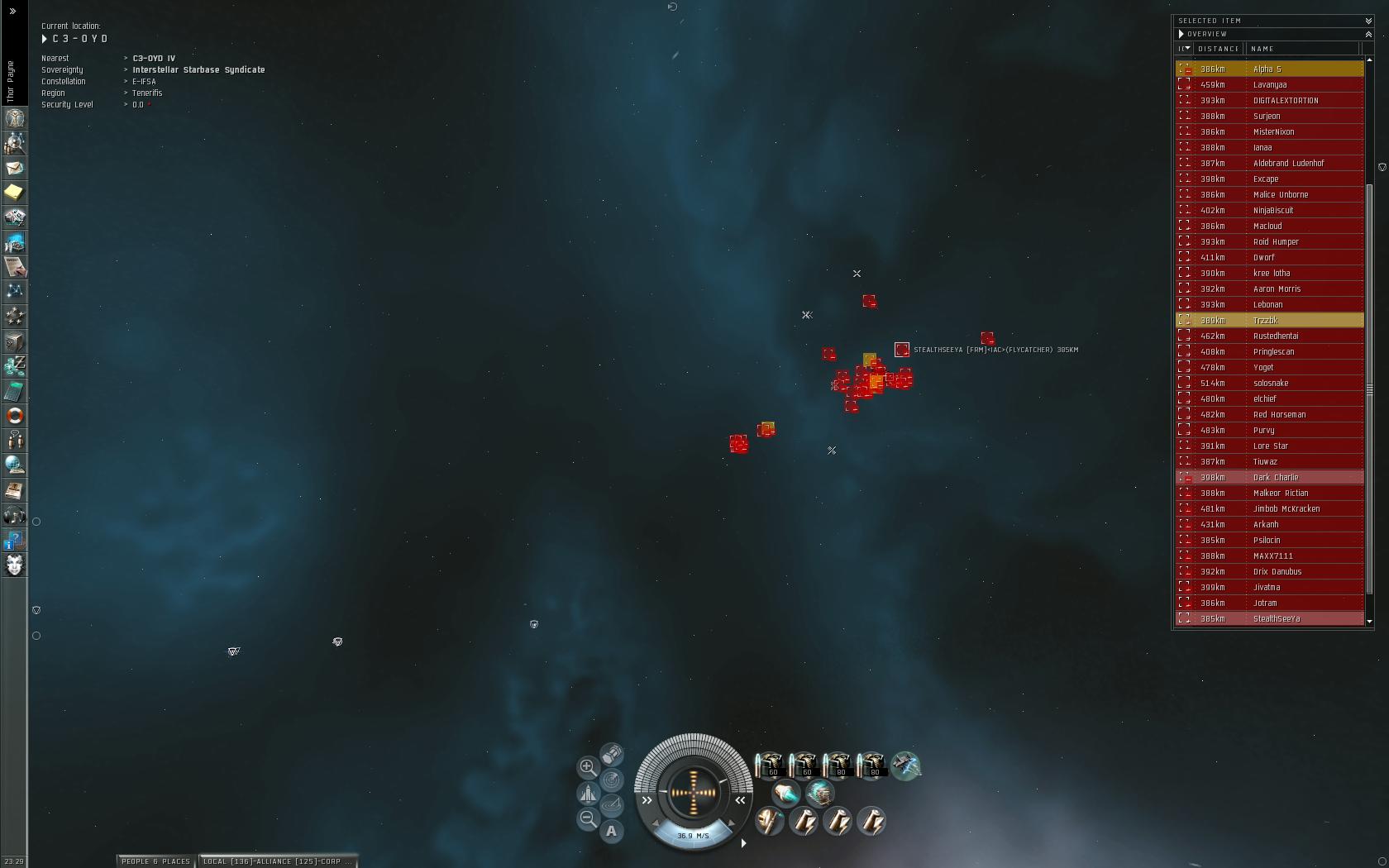This screenshot has height=868, width=1389.
Task: Open the Local chat channel tab
Action: [278, 861]
